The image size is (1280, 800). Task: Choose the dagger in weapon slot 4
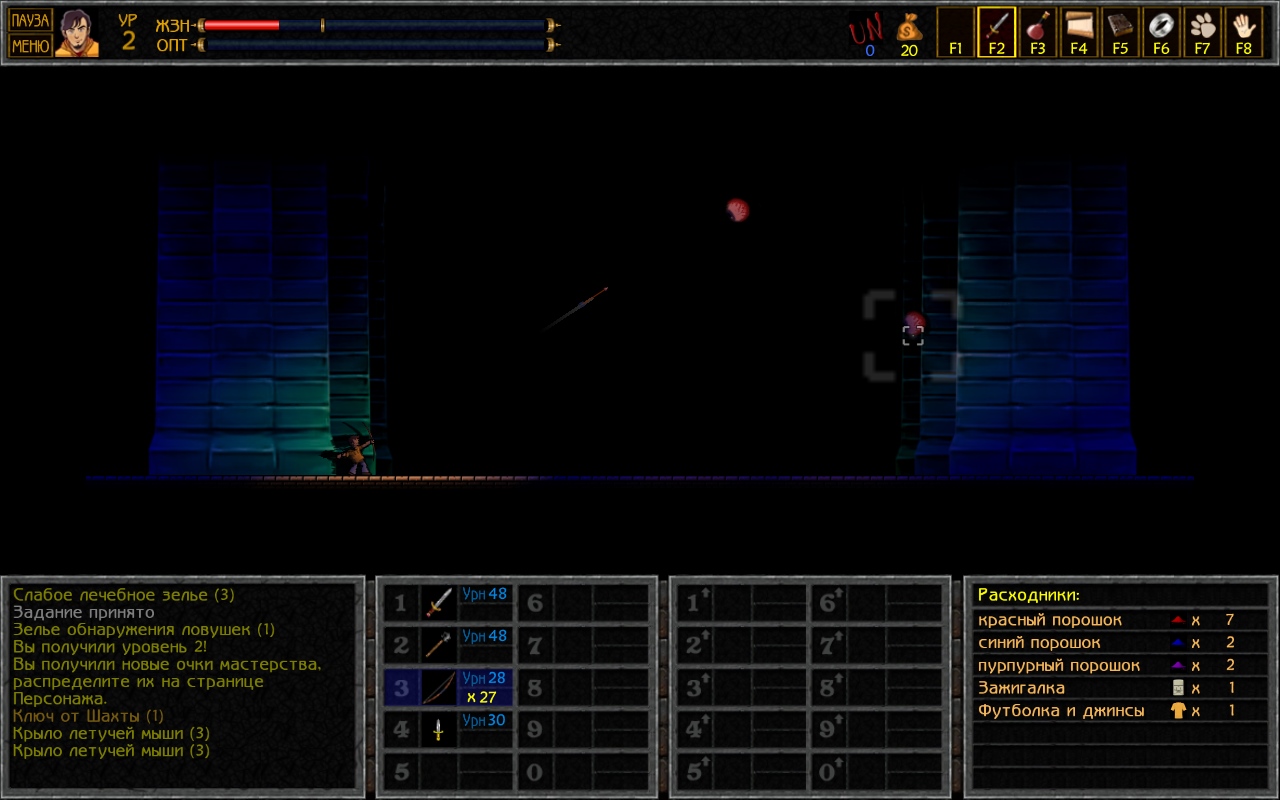click(x=439, y=730)
